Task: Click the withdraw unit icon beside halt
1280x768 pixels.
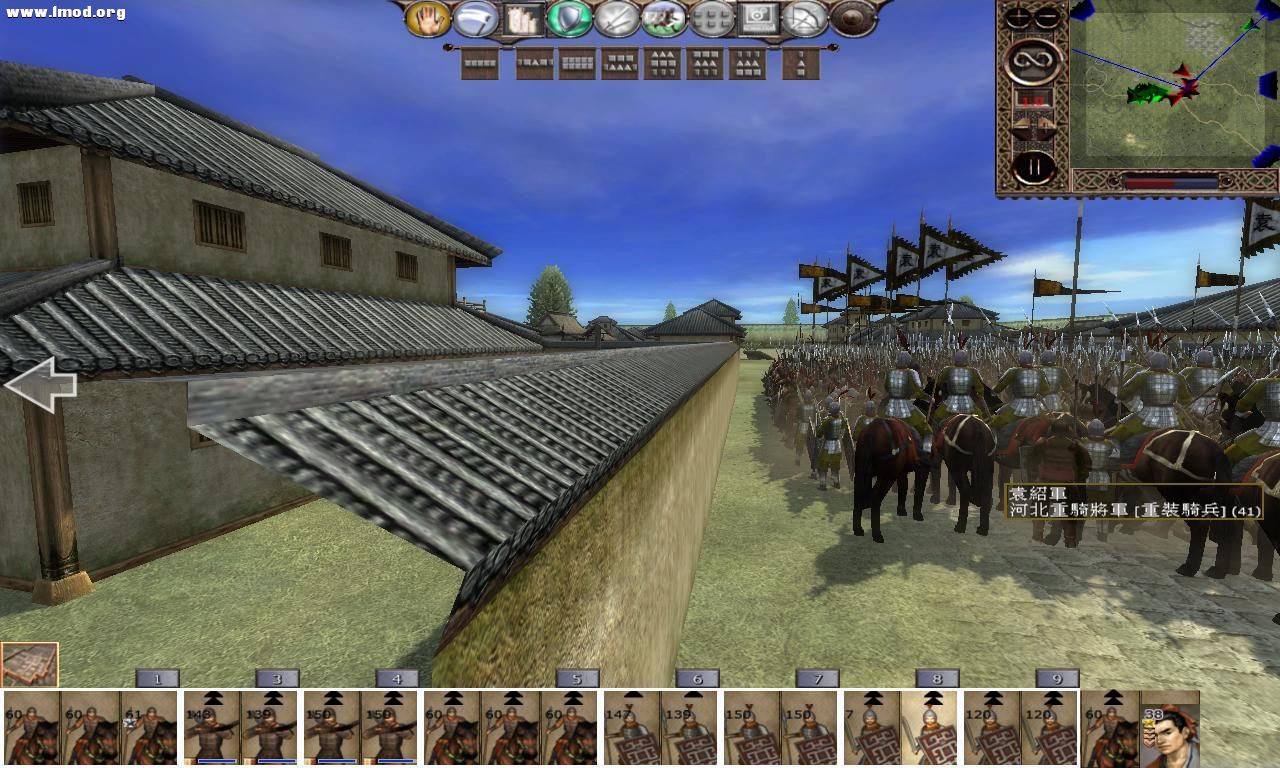Action: point(475,17)
